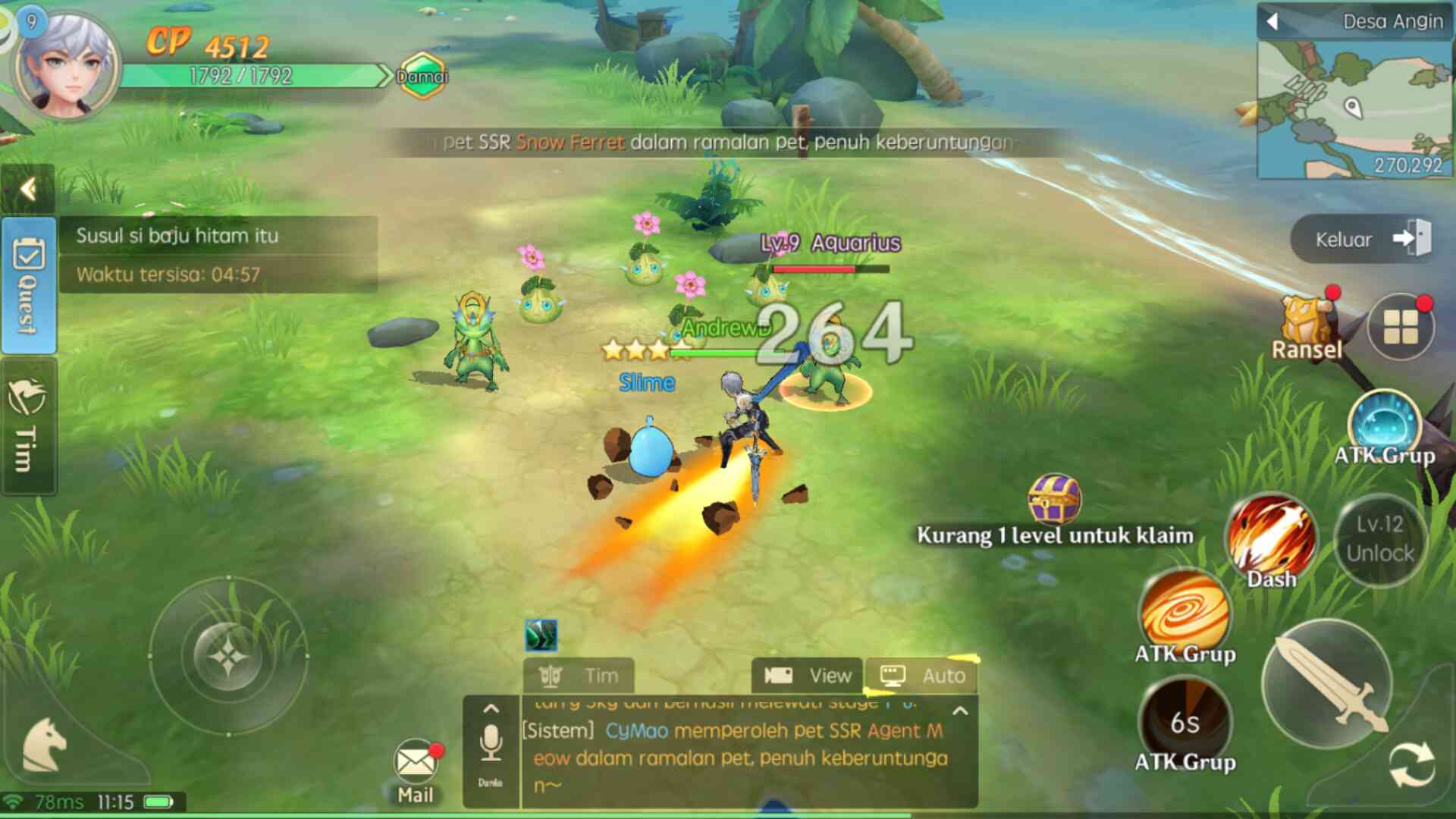Open the four-square grid menu
Screen dimensions: 1456x819
click(1400, 328)
